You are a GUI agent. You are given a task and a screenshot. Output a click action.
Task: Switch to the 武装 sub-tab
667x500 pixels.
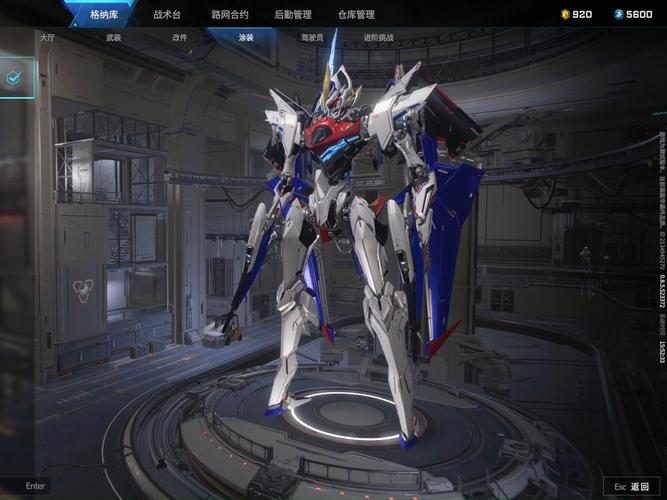coord(113,37)
